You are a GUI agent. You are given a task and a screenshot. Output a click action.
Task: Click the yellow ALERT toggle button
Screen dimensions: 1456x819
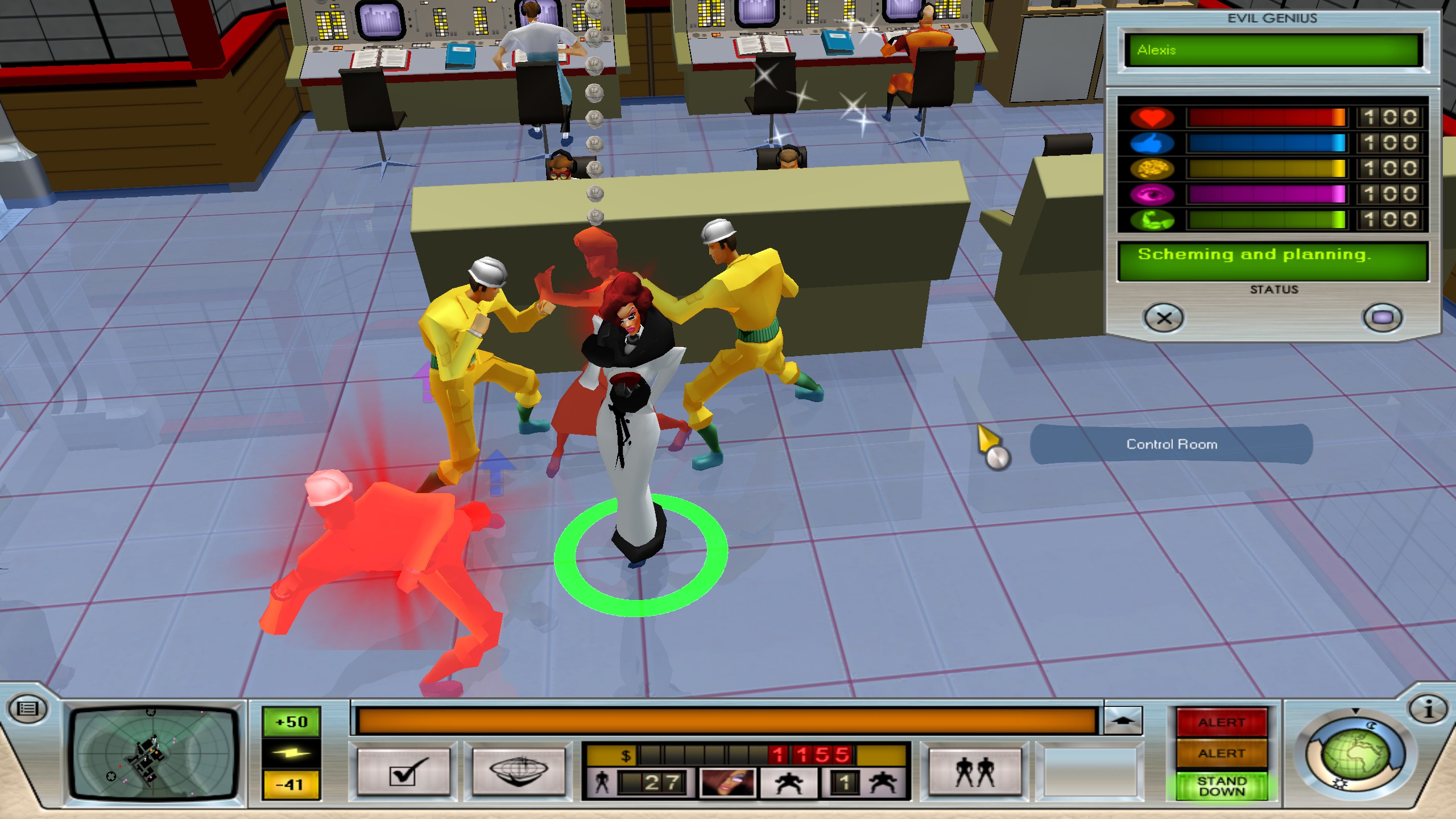click(x=1222, y=754)
